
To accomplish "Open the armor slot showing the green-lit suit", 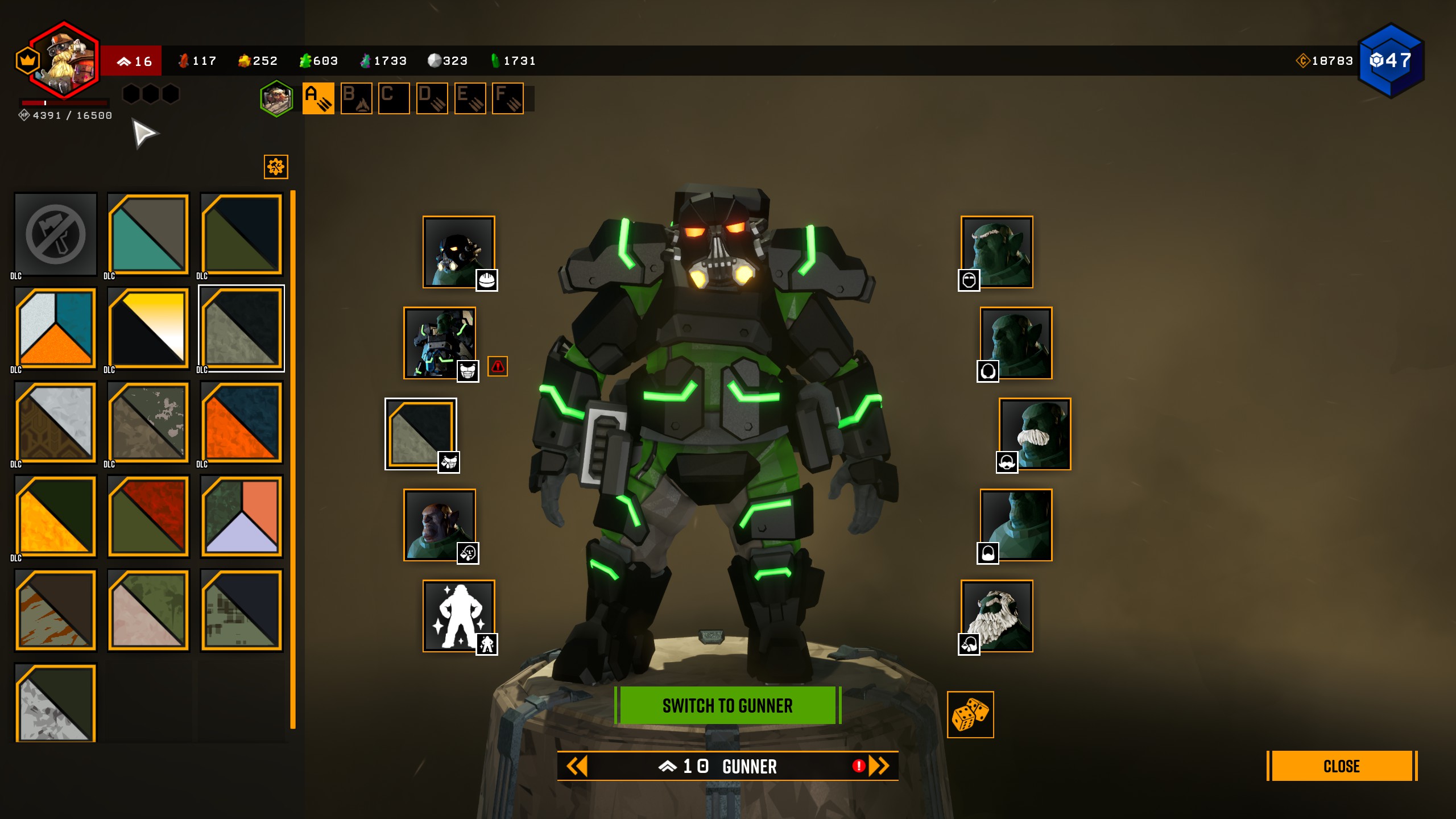I will click(440, 343).
